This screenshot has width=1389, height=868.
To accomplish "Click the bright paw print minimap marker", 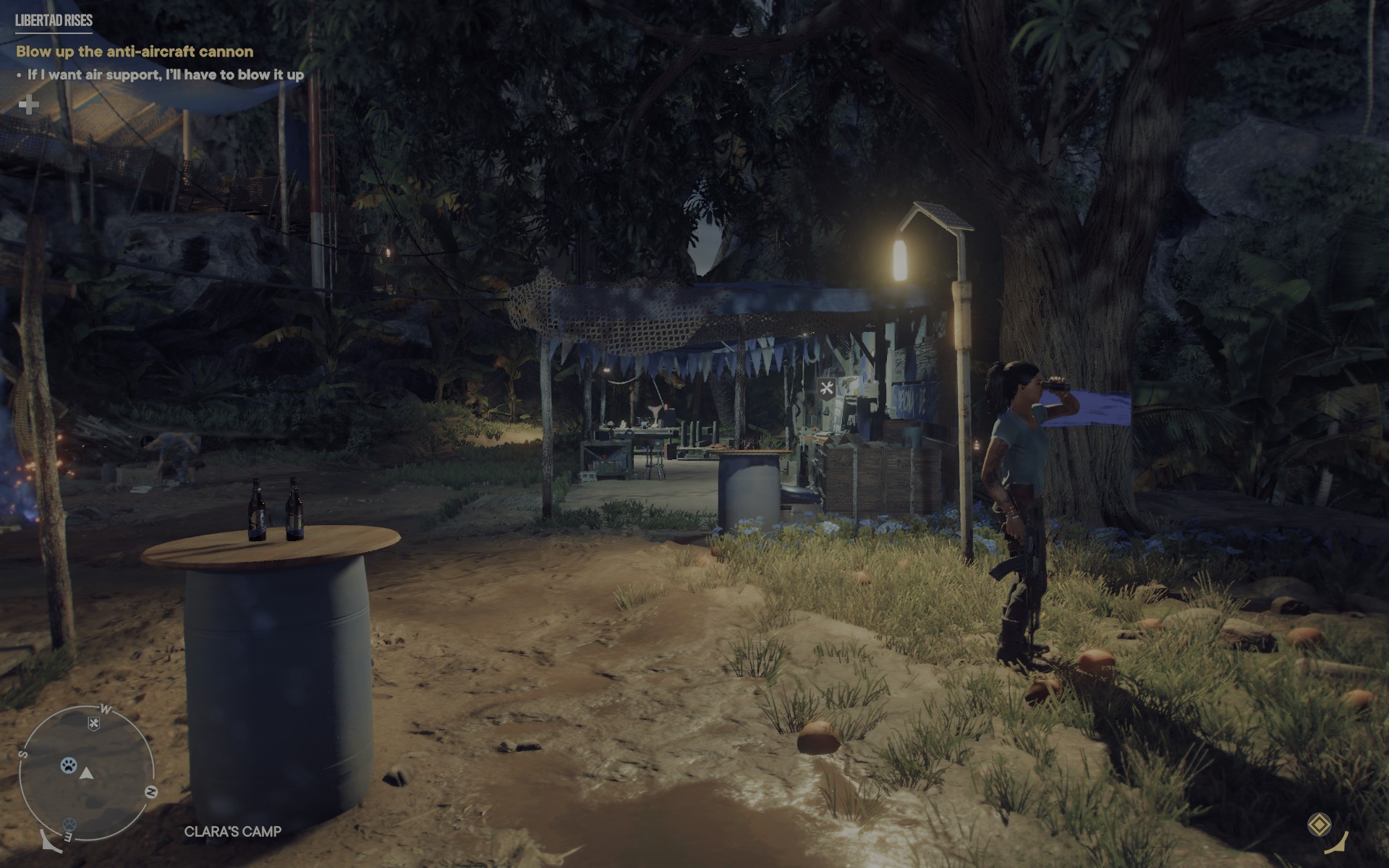I will coord(69,765).
